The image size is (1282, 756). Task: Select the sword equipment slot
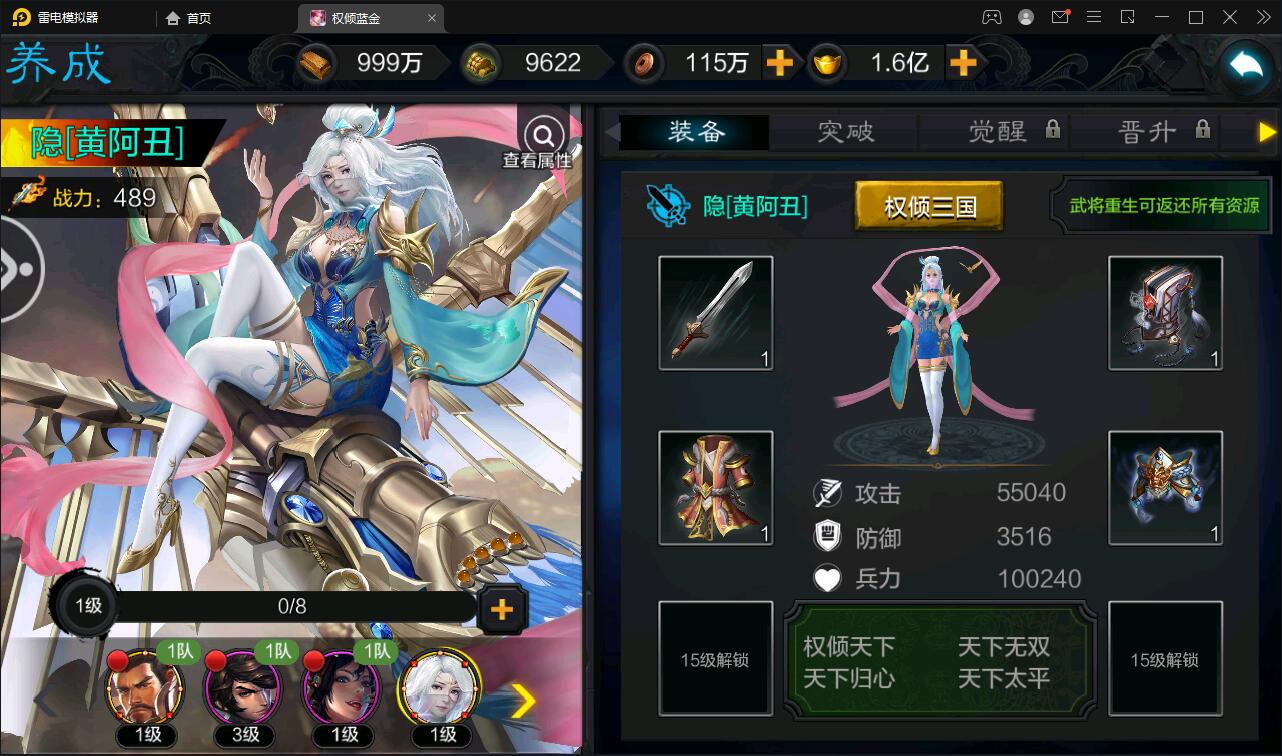715,312
